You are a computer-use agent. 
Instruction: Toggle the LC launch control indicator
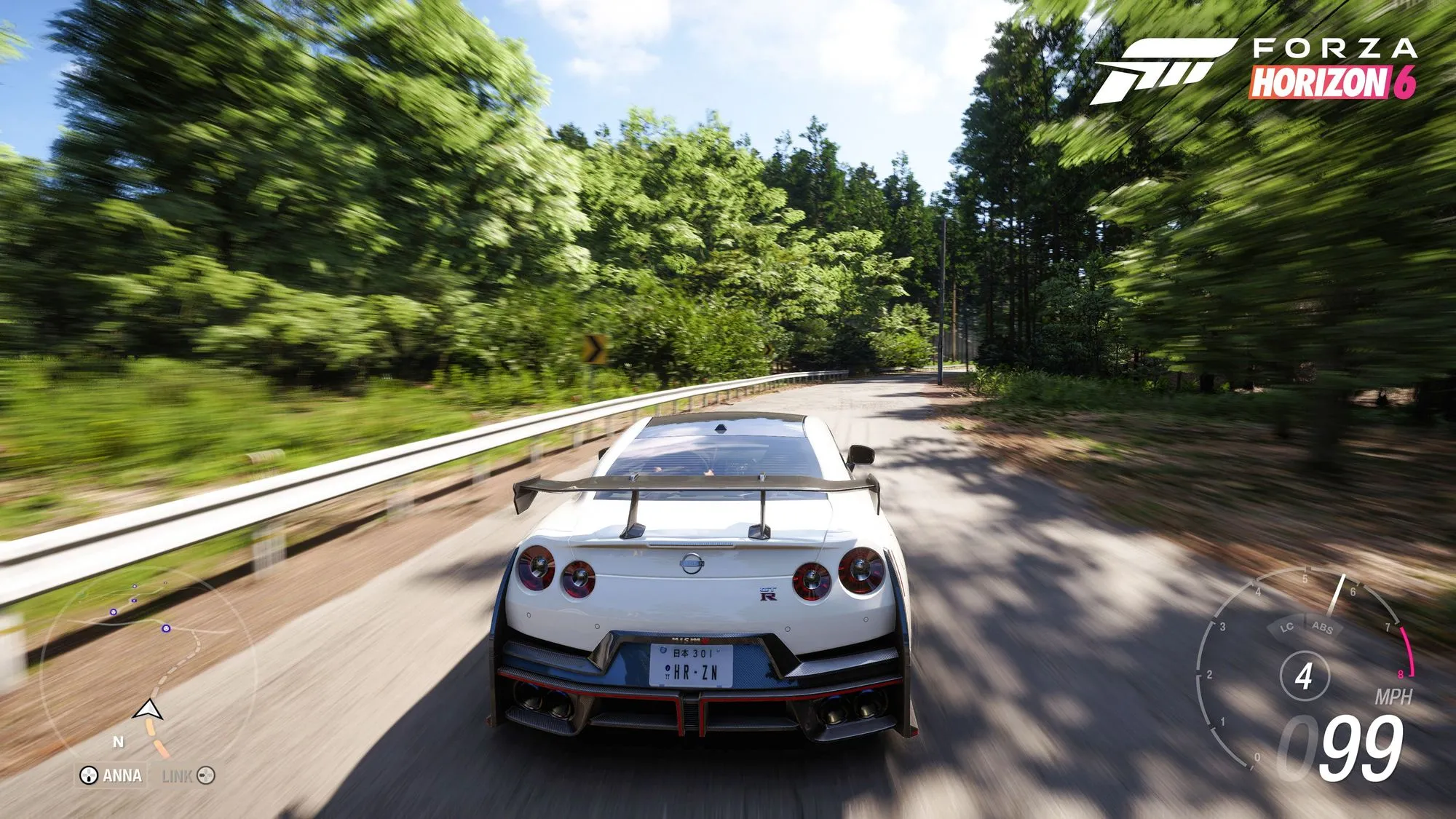[1287, 628]
